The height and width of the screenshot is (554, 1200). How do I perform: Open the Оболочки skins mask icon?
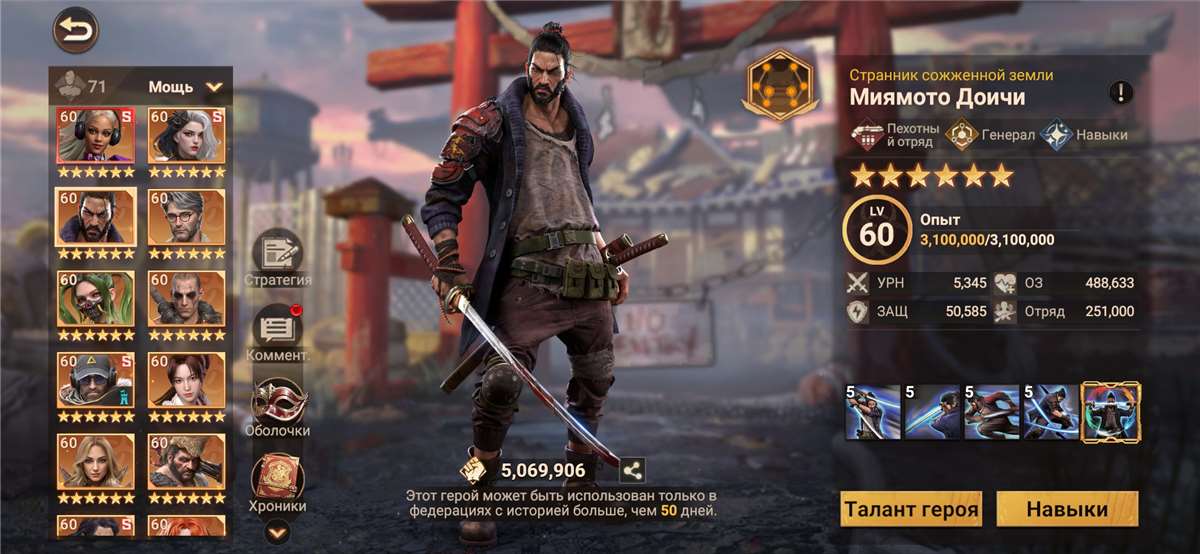[278, 405]
